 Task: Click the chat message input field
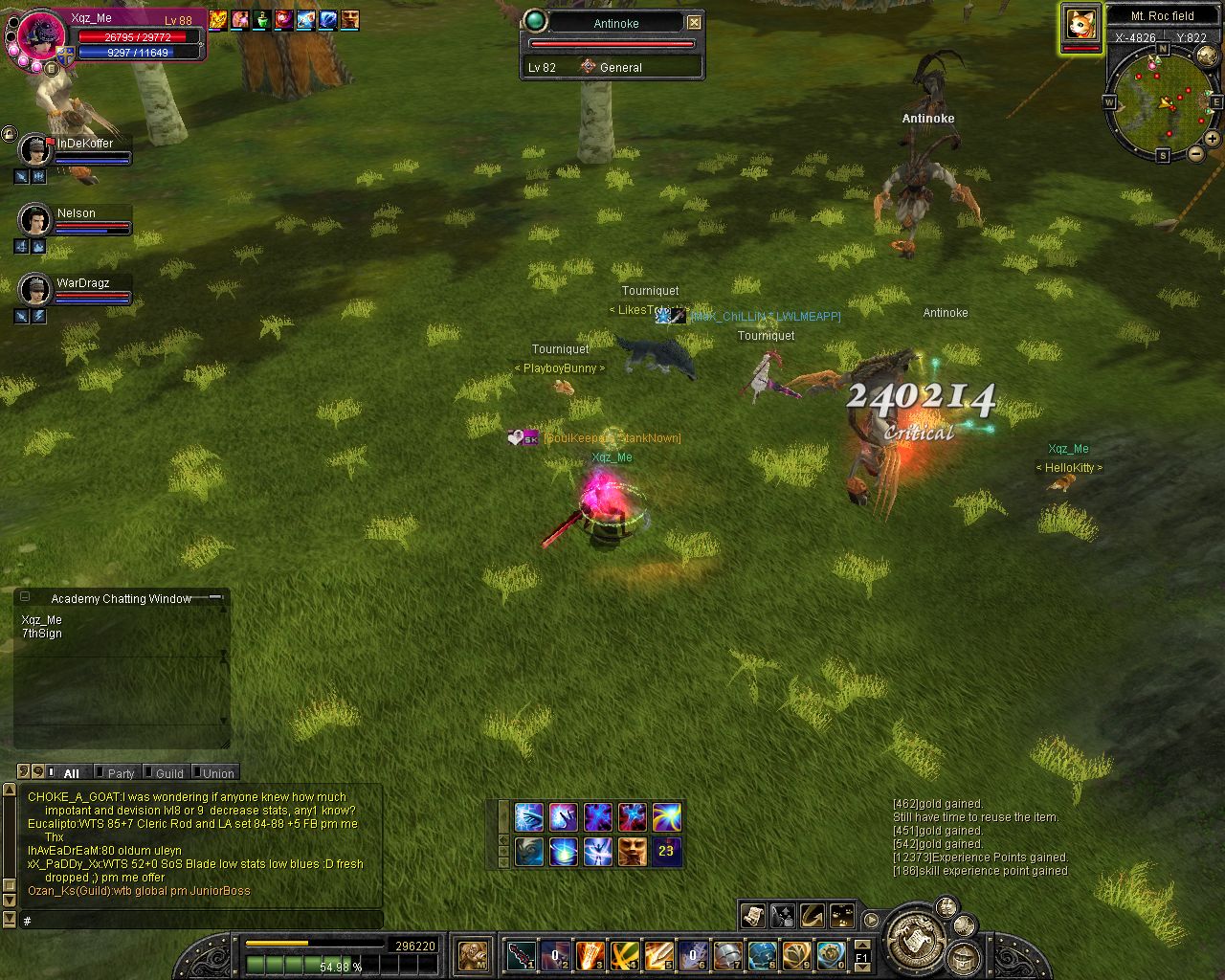pyautogui.click(x=201, y=921)
